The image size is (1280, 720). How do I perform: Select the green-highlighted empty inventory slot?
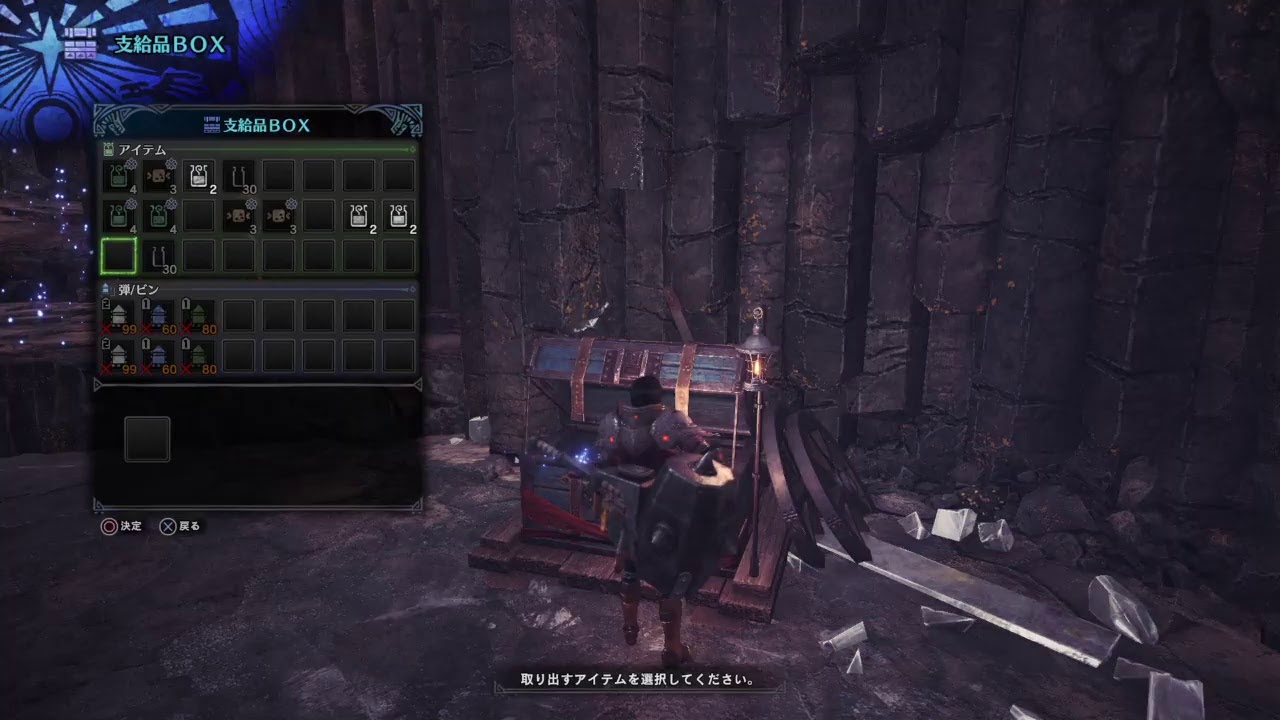119,255
